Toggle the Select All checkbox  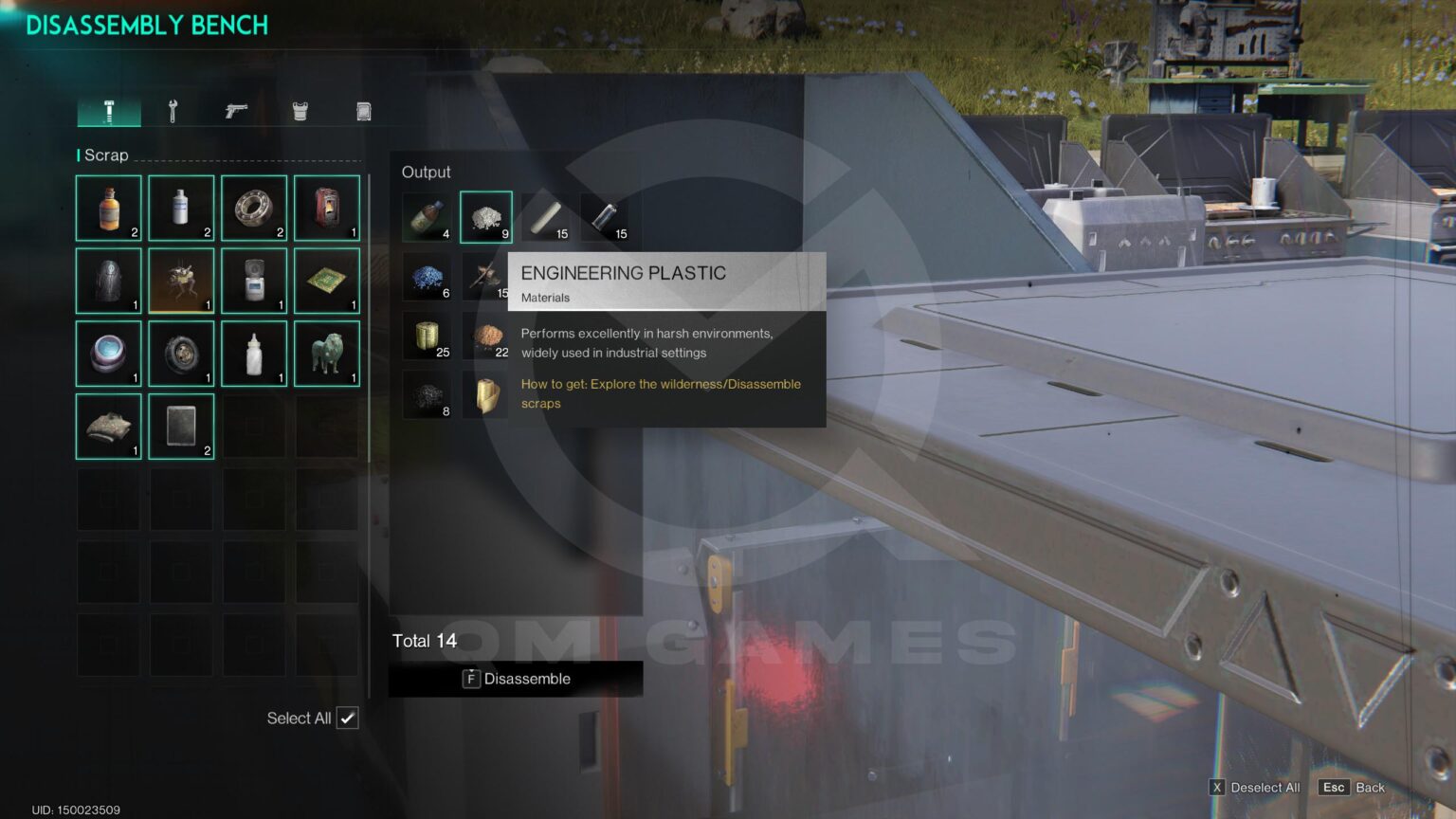(x=348, y=718)
